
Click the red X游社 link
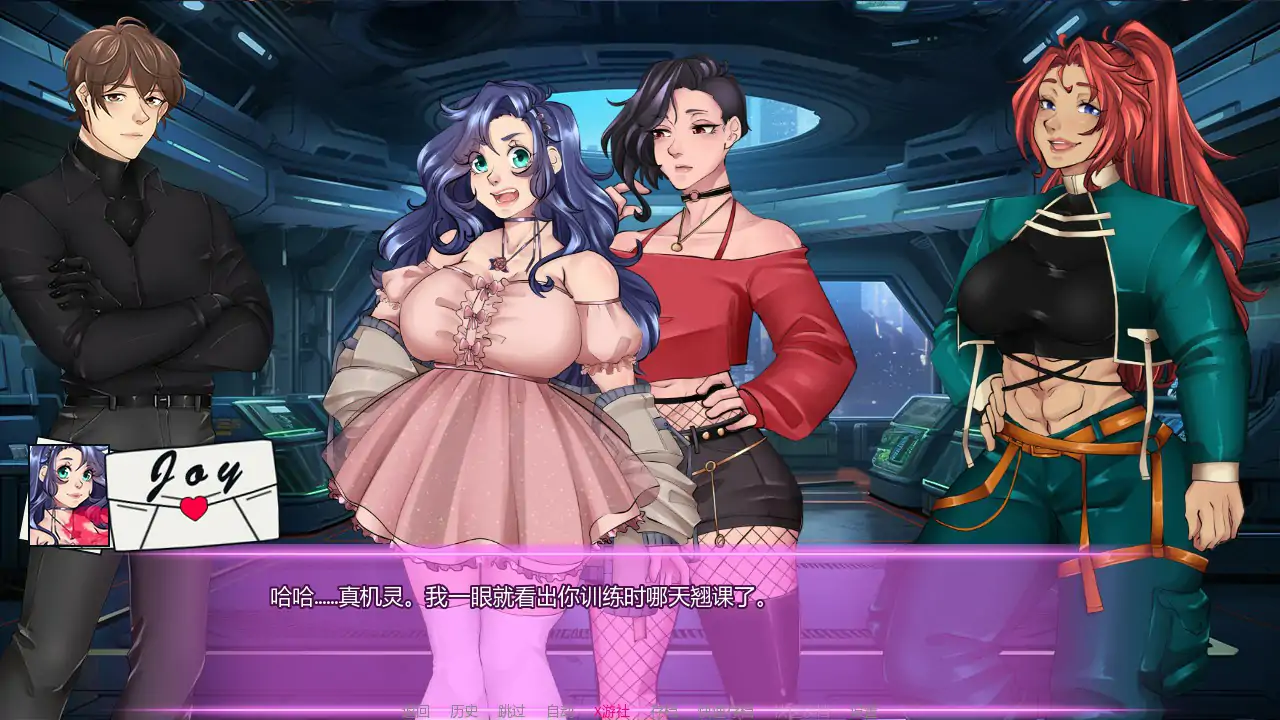coord(612,712)
